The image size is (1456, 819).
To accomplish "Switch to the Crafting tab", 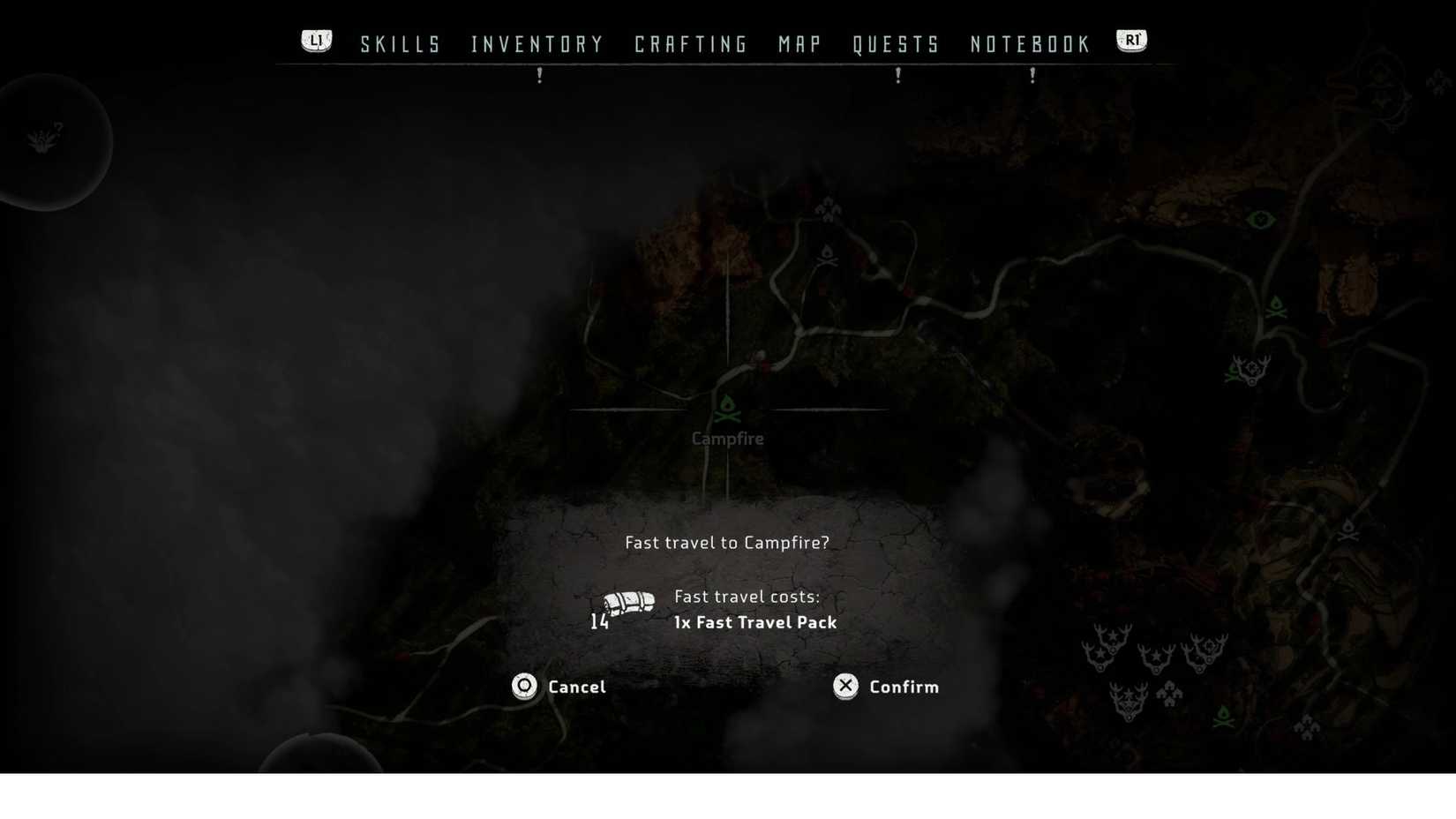I will pos(691,43).
